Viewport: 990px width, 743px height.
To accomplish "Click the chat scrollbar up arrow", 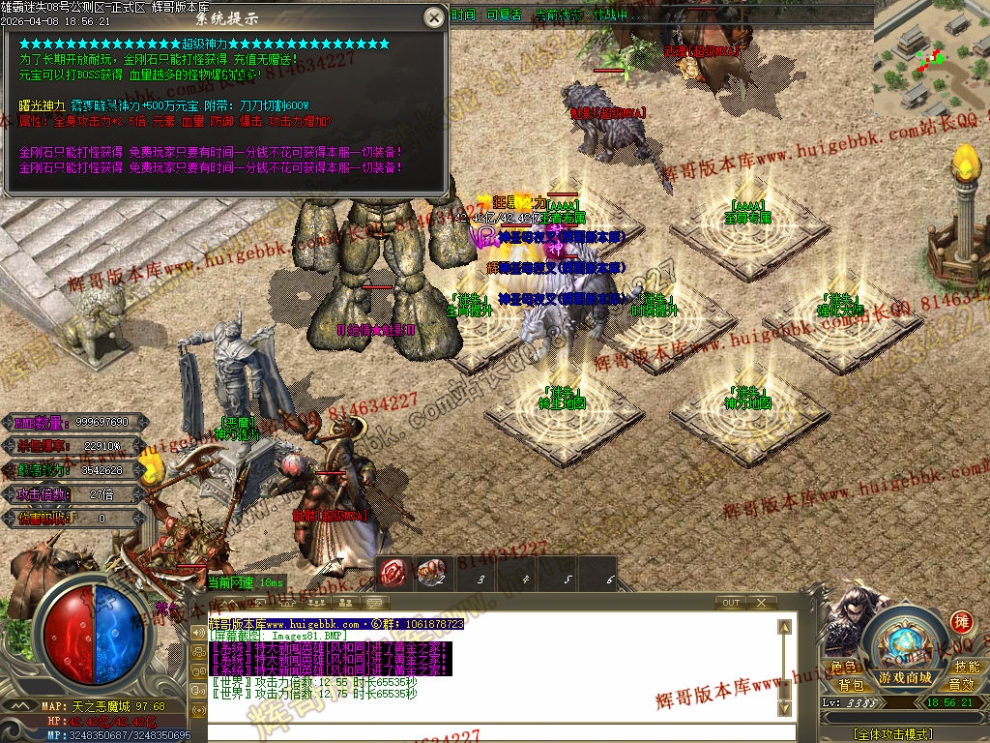I will click(785, 627).
